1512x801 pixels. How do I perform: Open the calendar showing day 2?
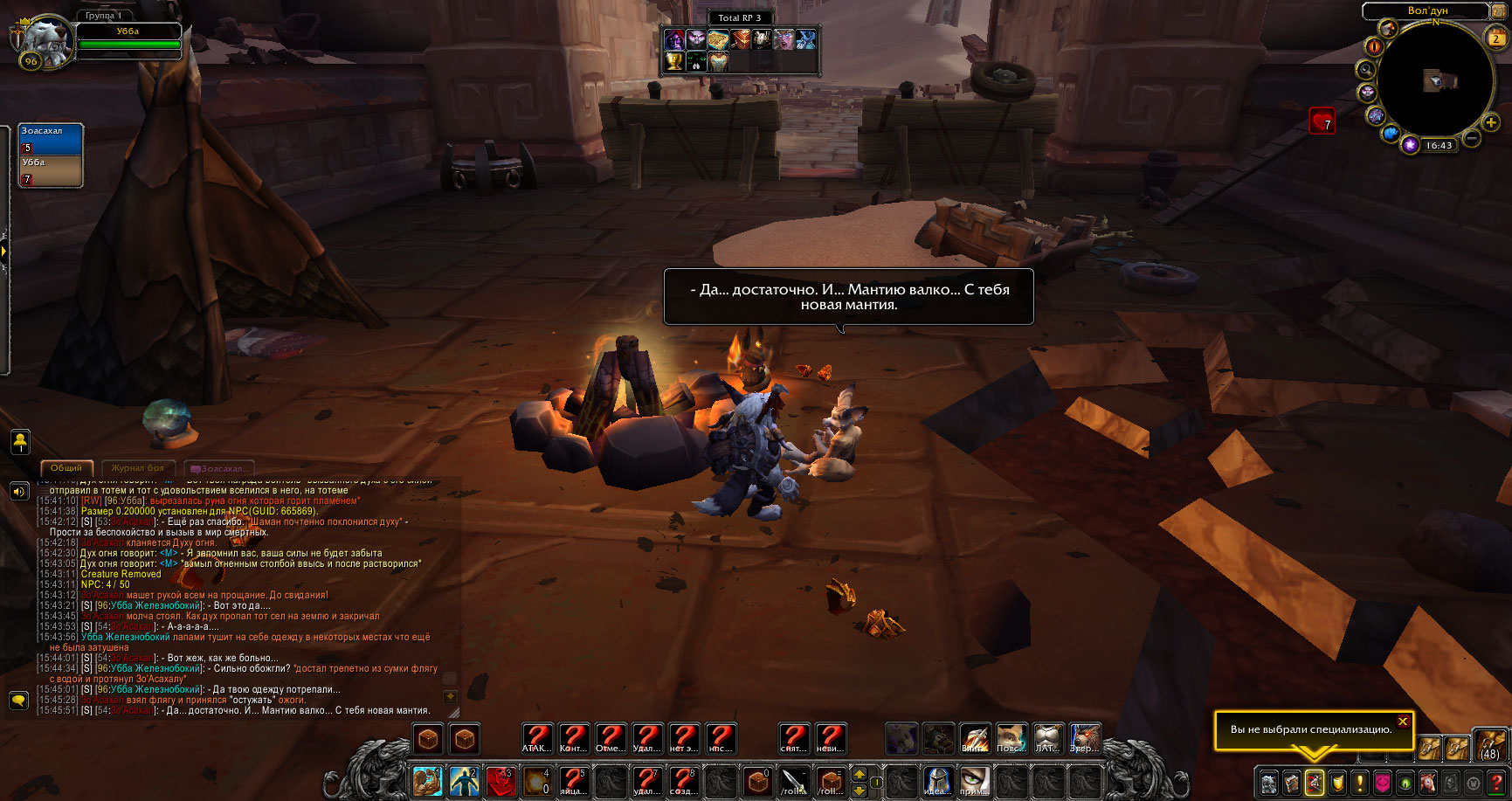click(x=1495, y=38)
